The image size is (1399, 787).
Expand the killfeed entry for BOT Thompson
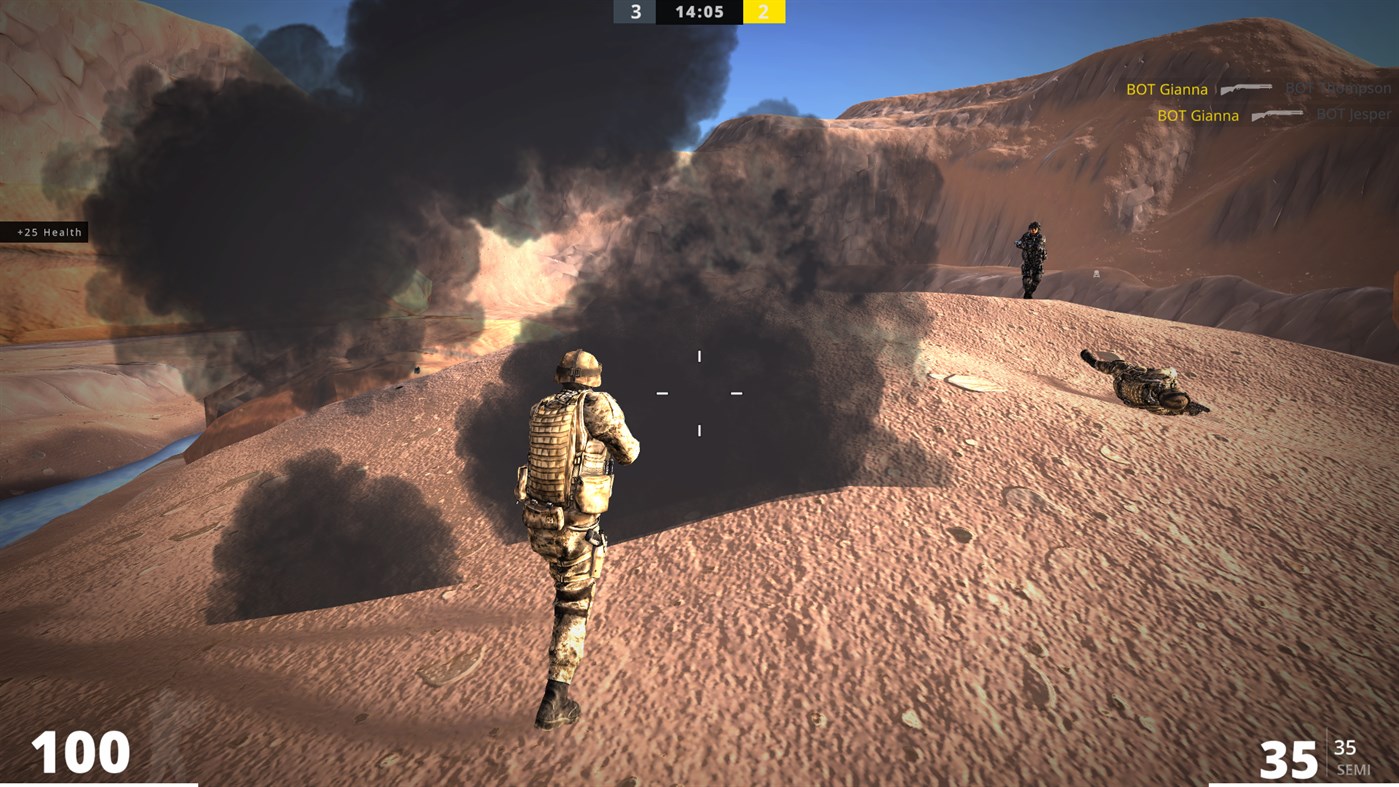(x=1340, y=88)
